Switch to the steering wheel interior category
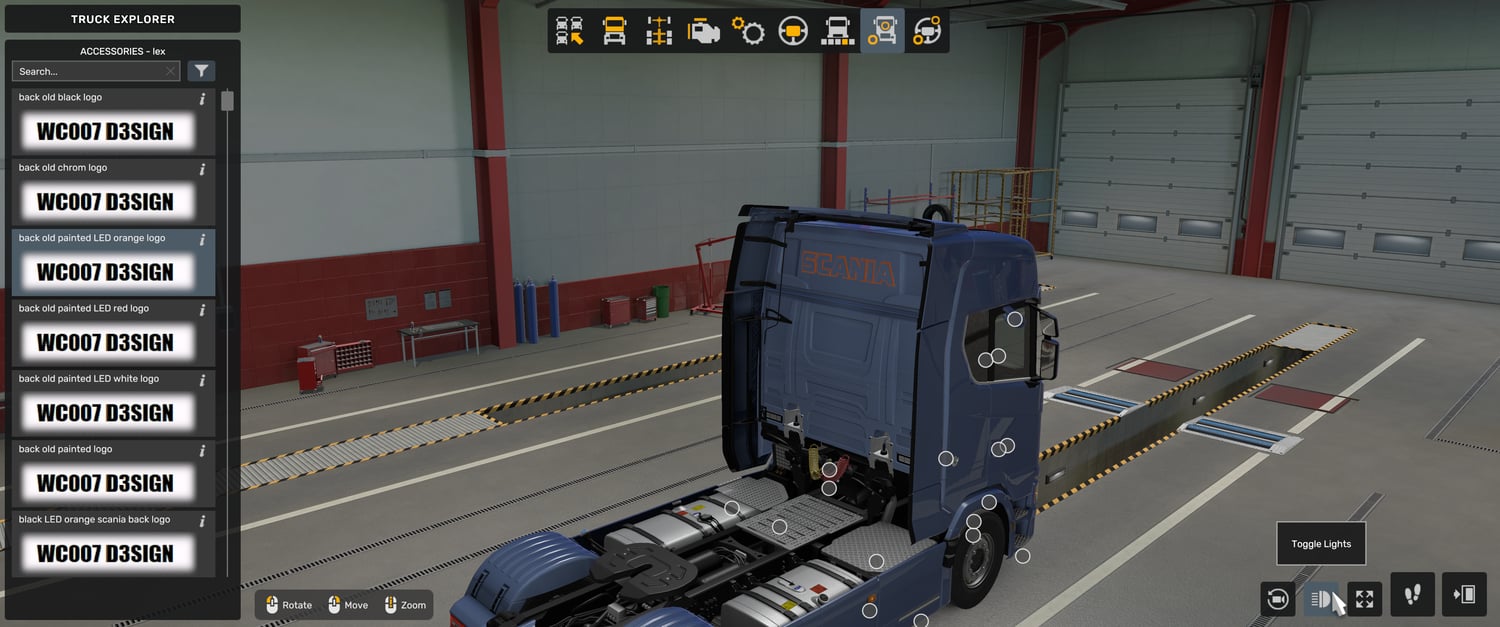Image resolution: width=1500 pixels, height=627 pixels. 793,31
